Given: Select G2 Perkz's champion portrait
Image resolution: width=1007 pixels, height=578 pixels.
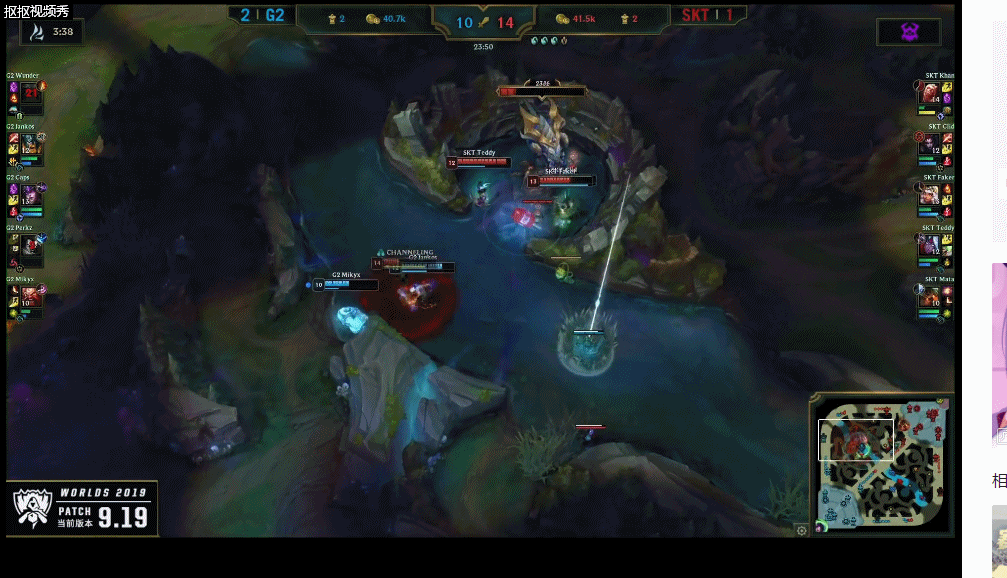Looking at the screenshot, I should pos(30,246).
